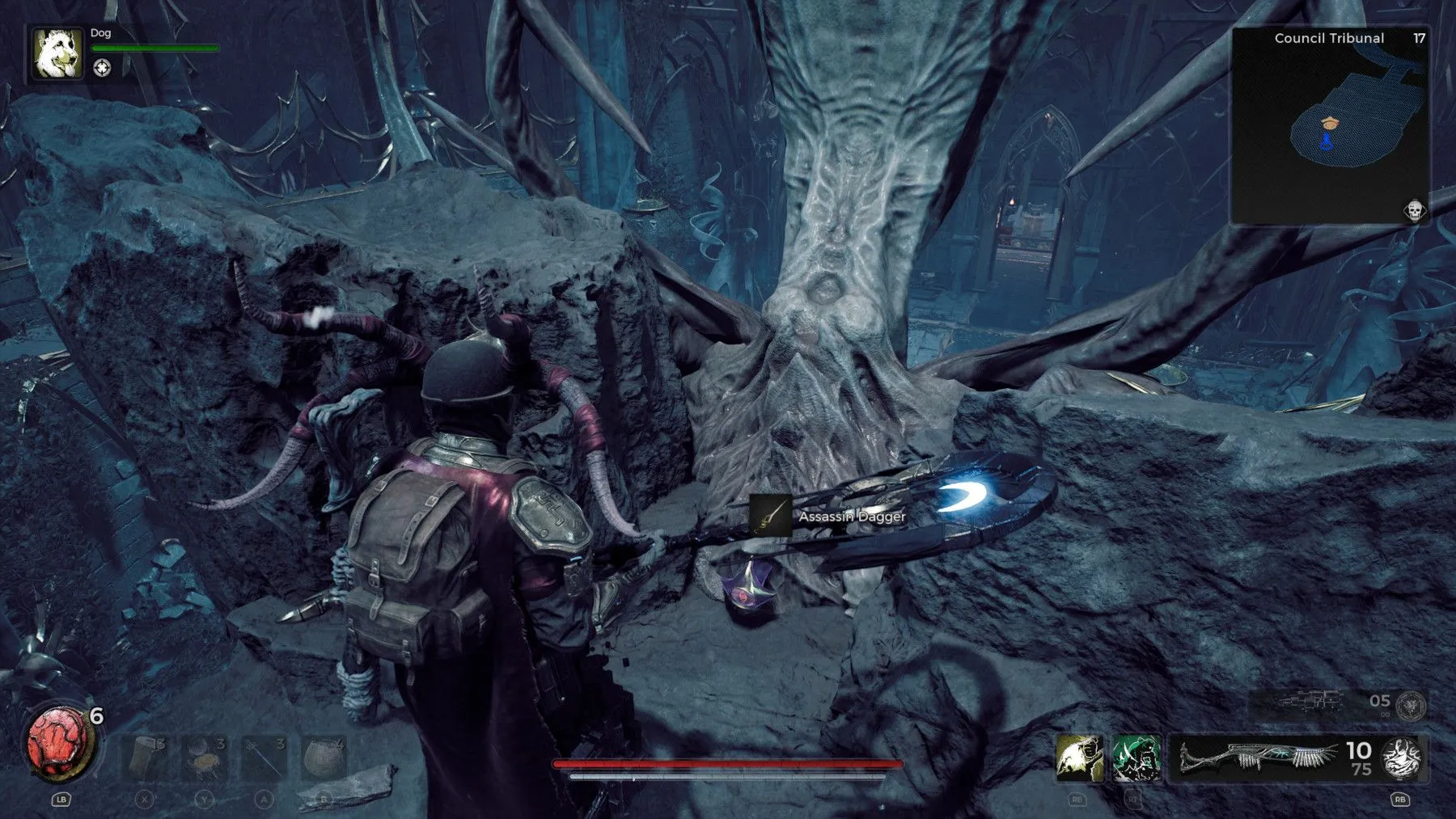The height and width of the screenshot is (819, 1456).
Task: Use the round pot consumable slot
Action: pyautogui.click(x=324, y=758)
